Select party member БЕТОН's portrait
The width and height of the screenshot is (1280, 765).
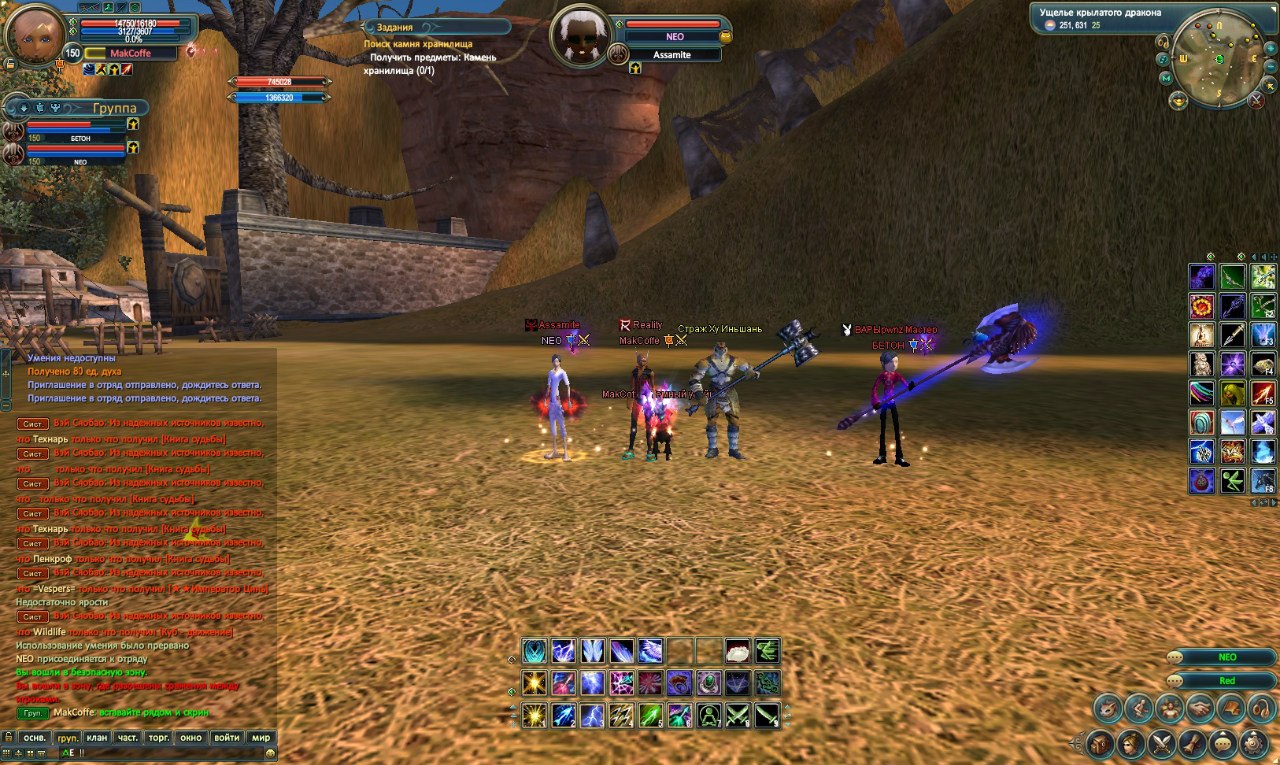[14, 129]
